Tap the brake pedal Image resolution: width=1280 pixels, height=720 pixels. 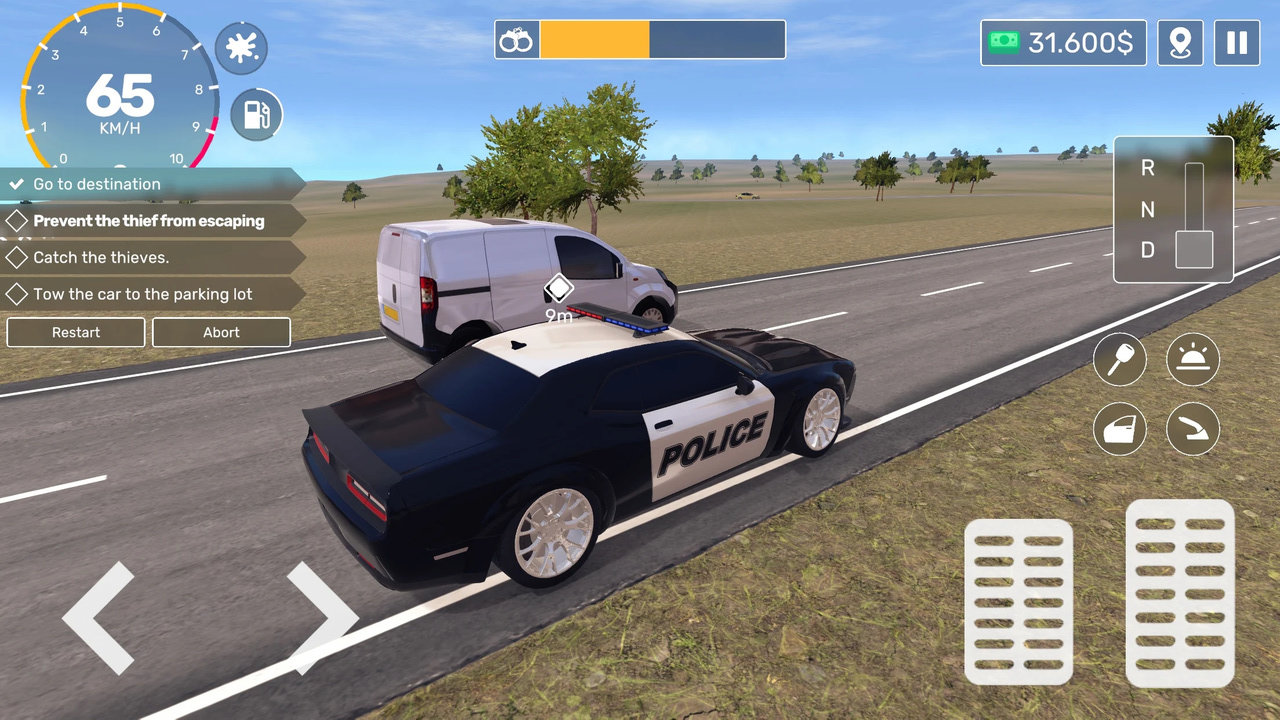coord(1018,601)
